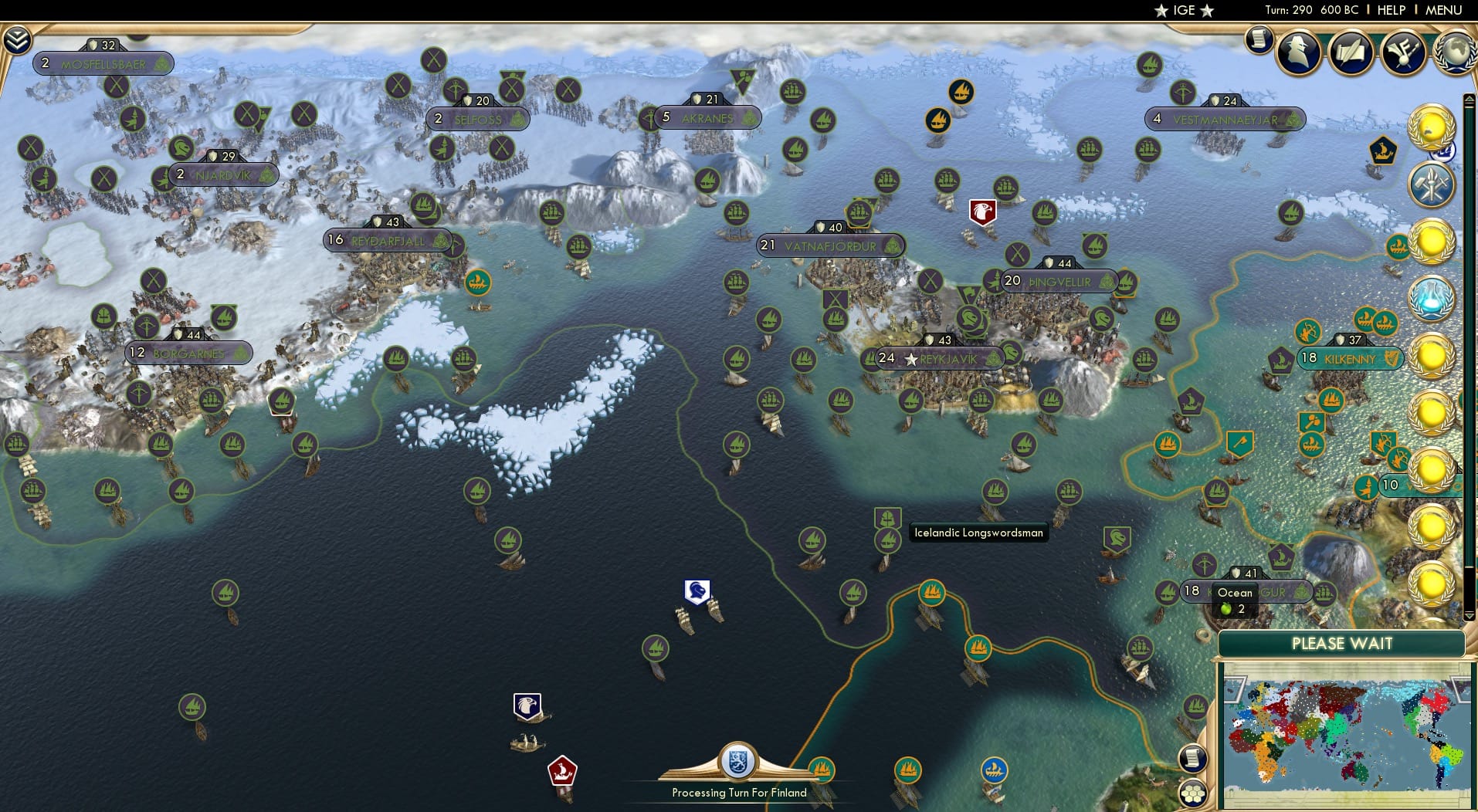1478x812 pixels.
Task: Open the Social Policies quill-and-scroll icon
Action: tap(1351, 52)
